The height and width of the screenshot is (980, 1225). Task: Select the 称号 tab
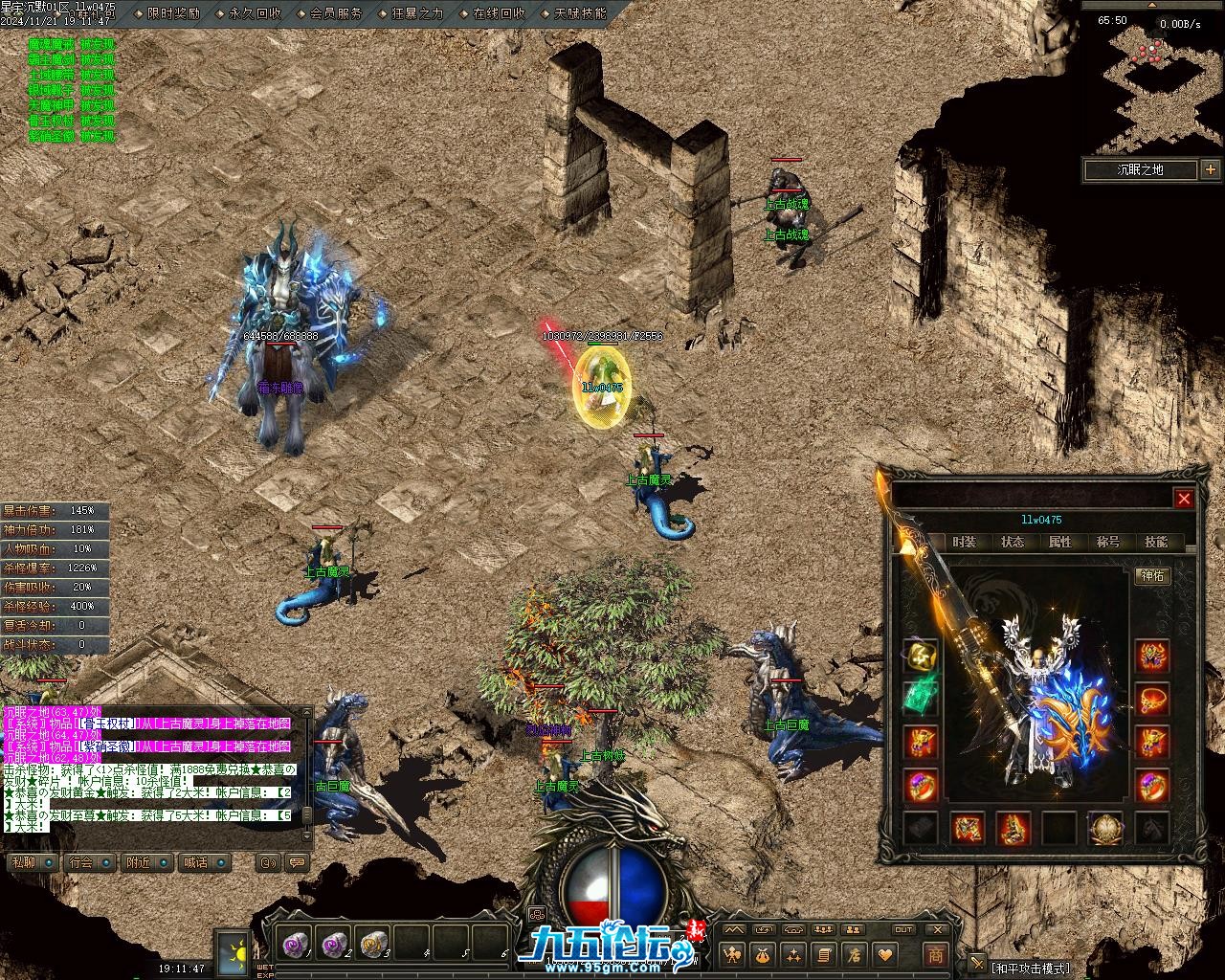point(1108,542)
